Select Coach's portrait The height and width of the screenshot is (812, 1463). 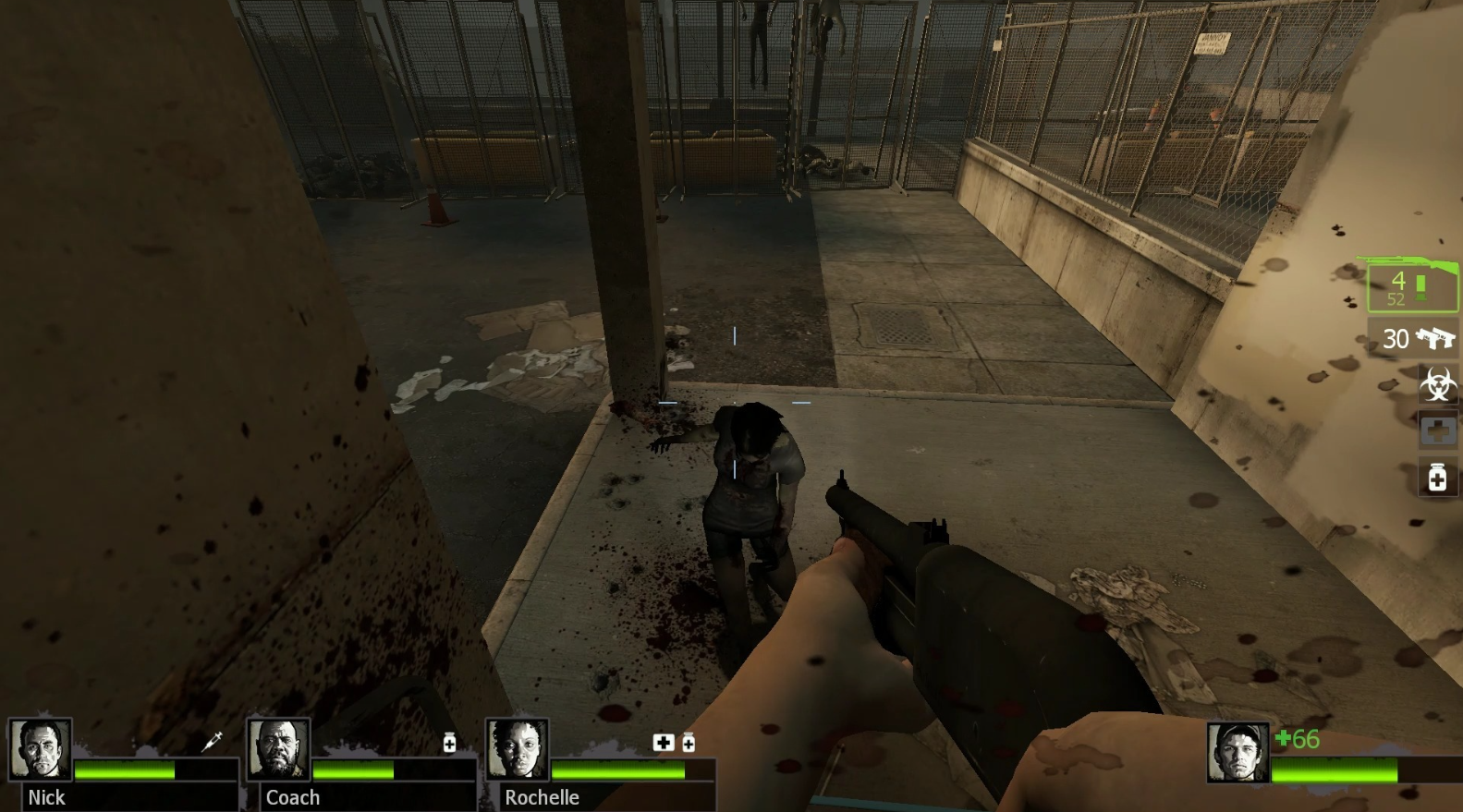click(278, 749)
